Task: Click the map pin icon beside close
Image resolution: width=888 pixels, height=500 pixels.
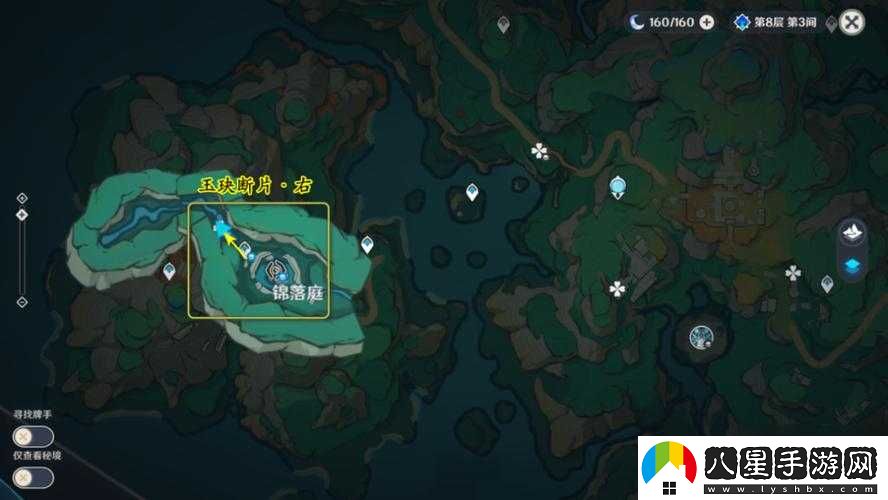Action: (x=831, y=23)
